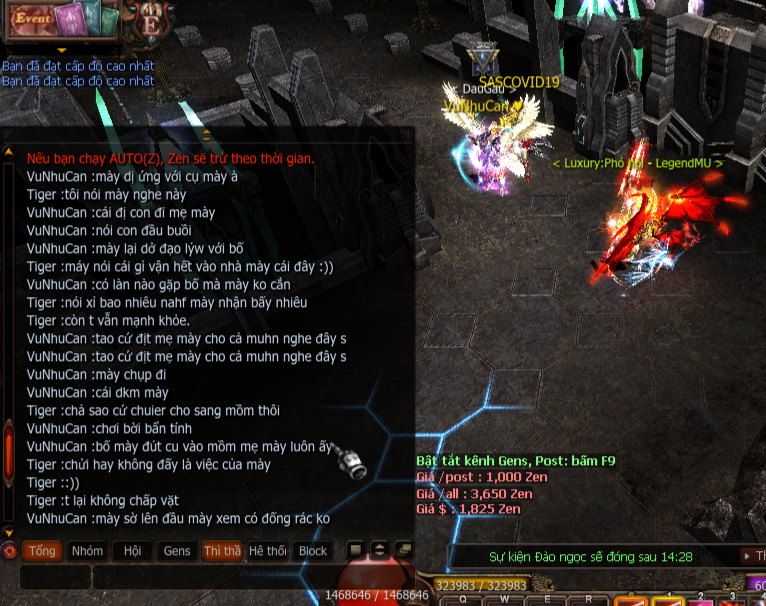Open the Hệ thống system tab
The image size is (766, 606).
coord(267,551)
